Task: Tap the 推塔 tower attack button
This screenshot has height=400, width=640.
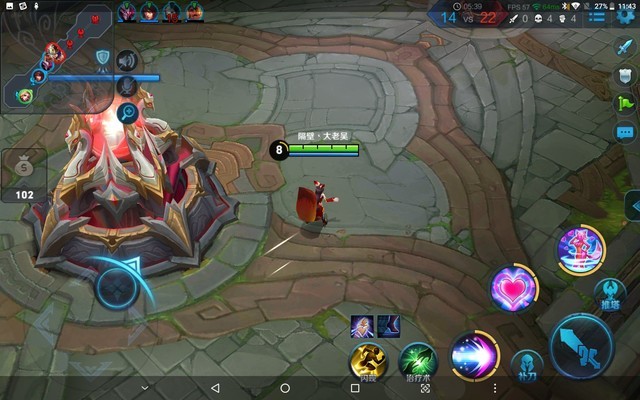Action: click(610, 294)
